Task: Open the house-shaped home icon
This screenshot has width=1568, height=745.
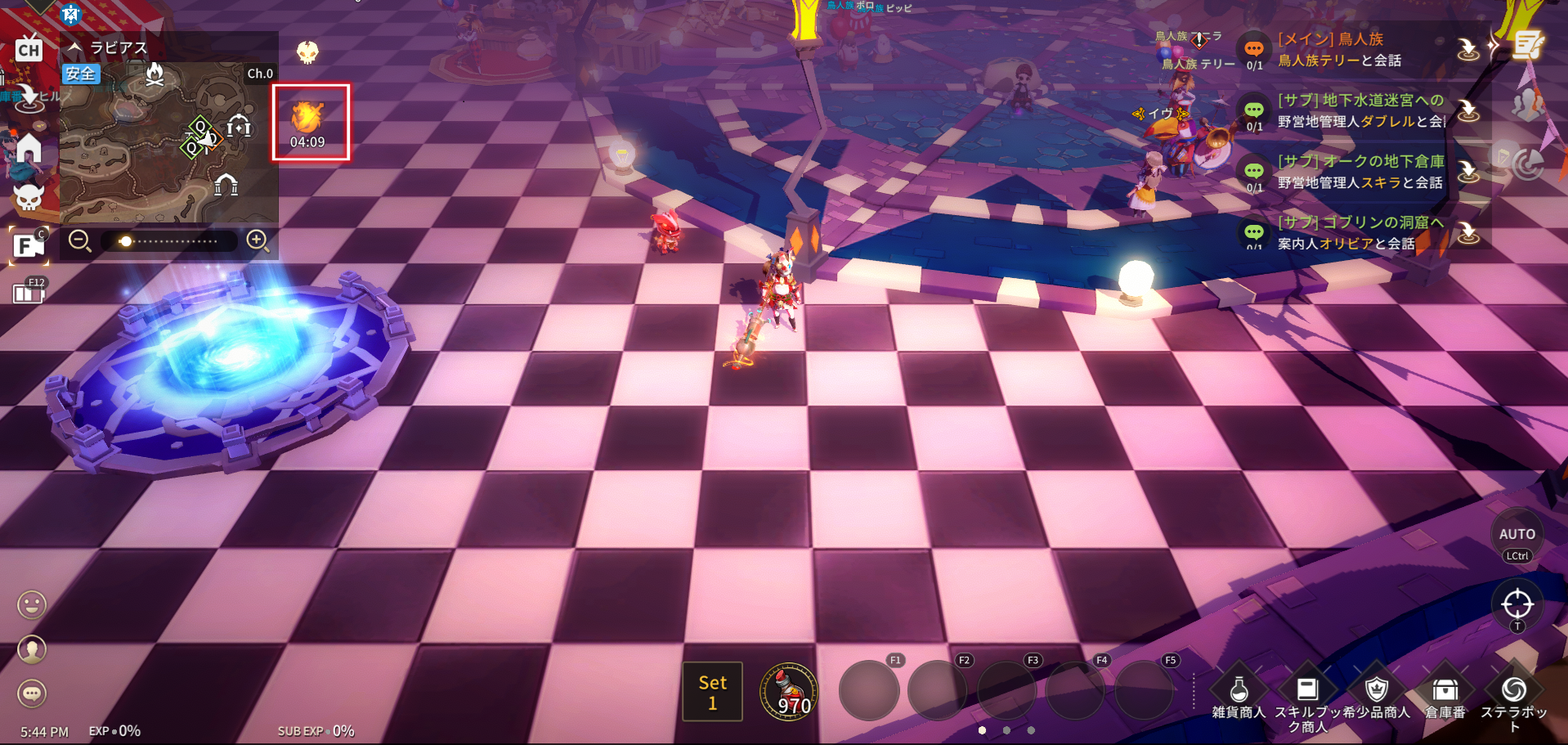Action: [29, 149]
